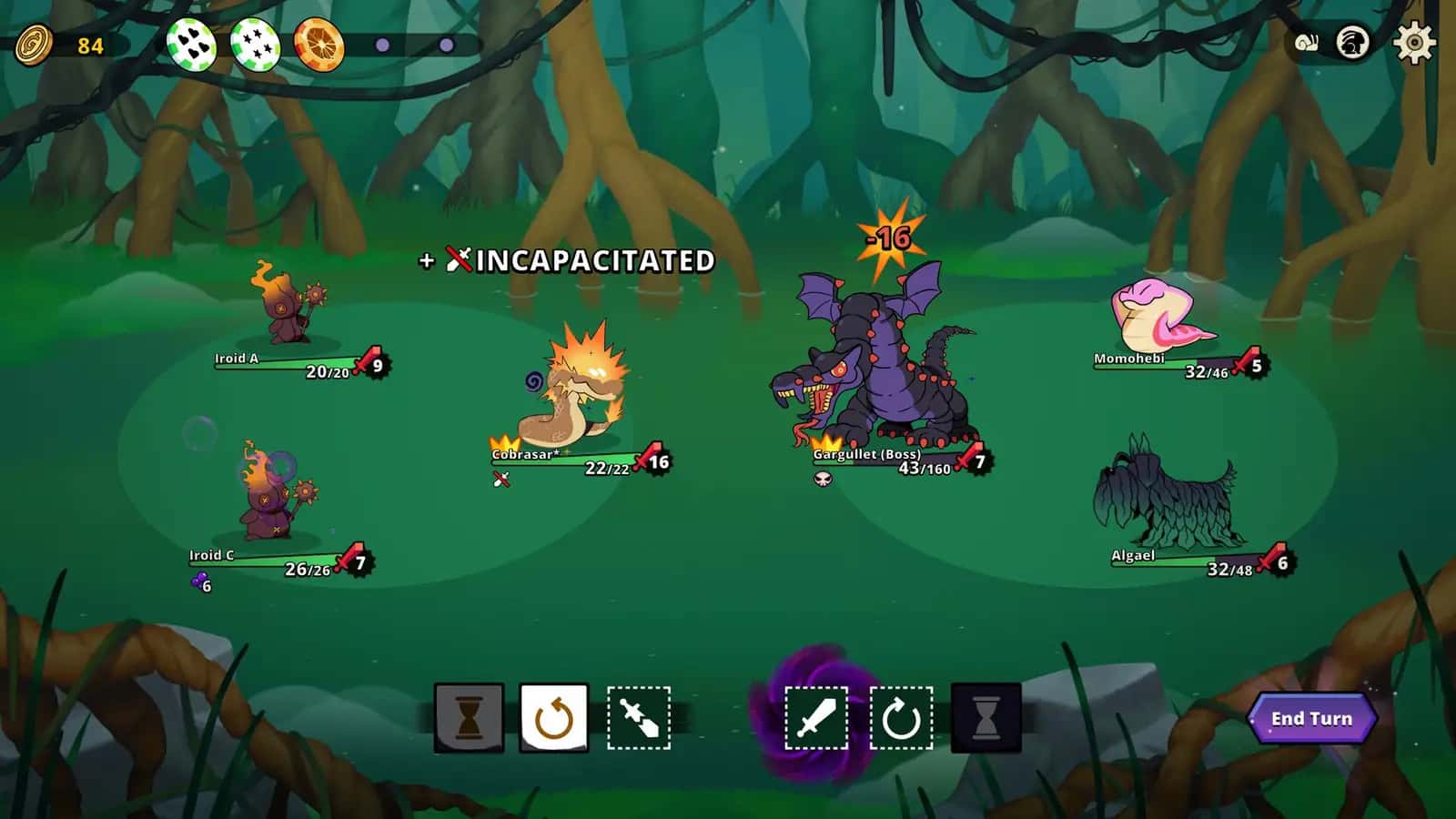Viewport: 1456px width, 819px height.
Task: Select the star-patterned green chip
Action: tap(255, 44)
